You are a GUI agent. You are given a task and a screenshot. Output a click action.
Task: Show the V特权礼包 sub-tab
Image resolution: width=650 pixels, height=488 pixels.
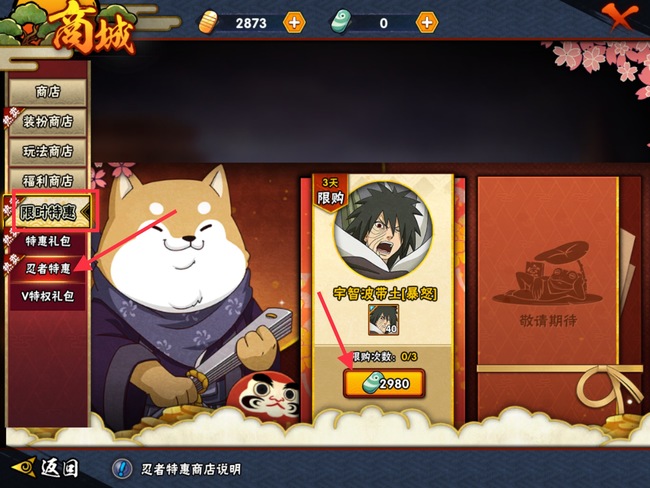(x=47, y=296)
